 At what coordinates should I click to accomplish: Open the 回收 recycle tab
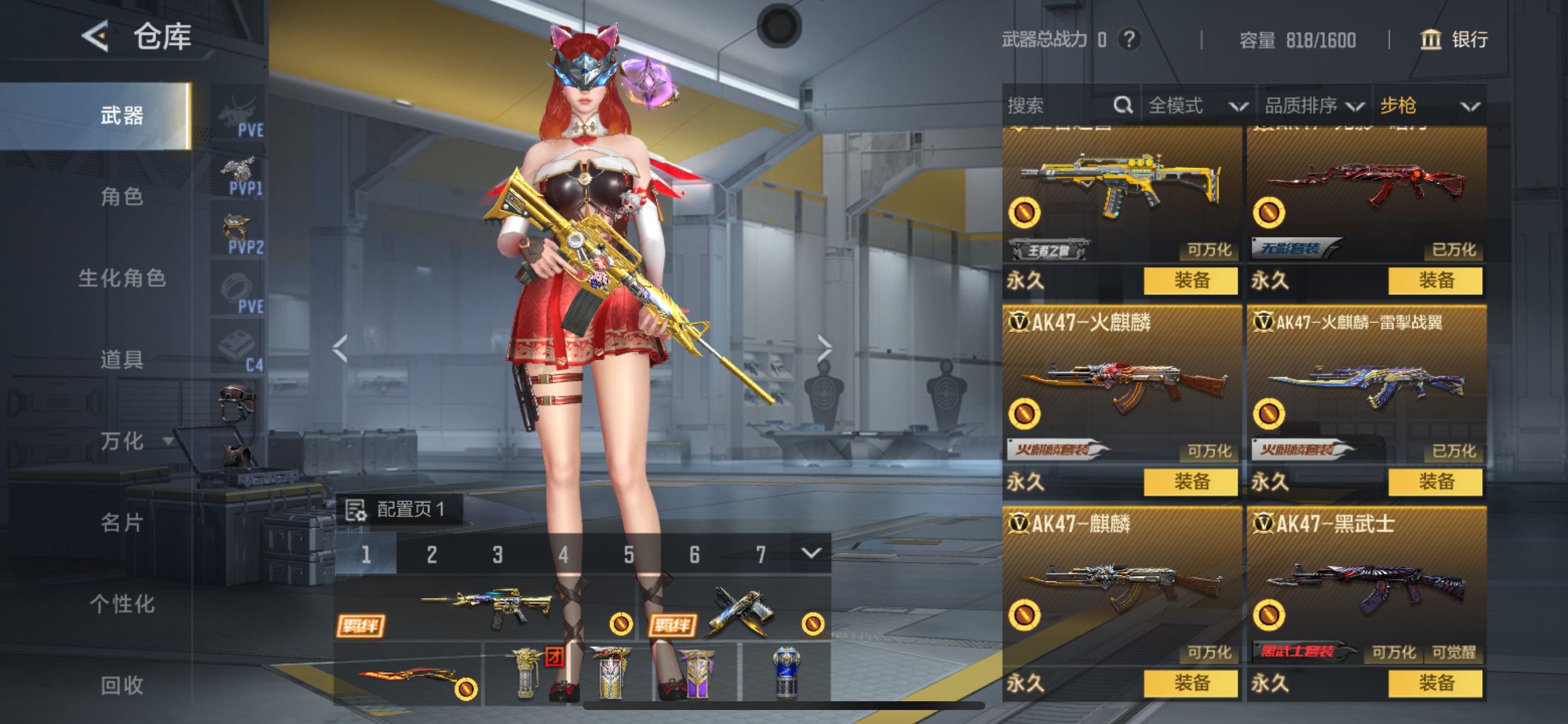click(123, 685)
